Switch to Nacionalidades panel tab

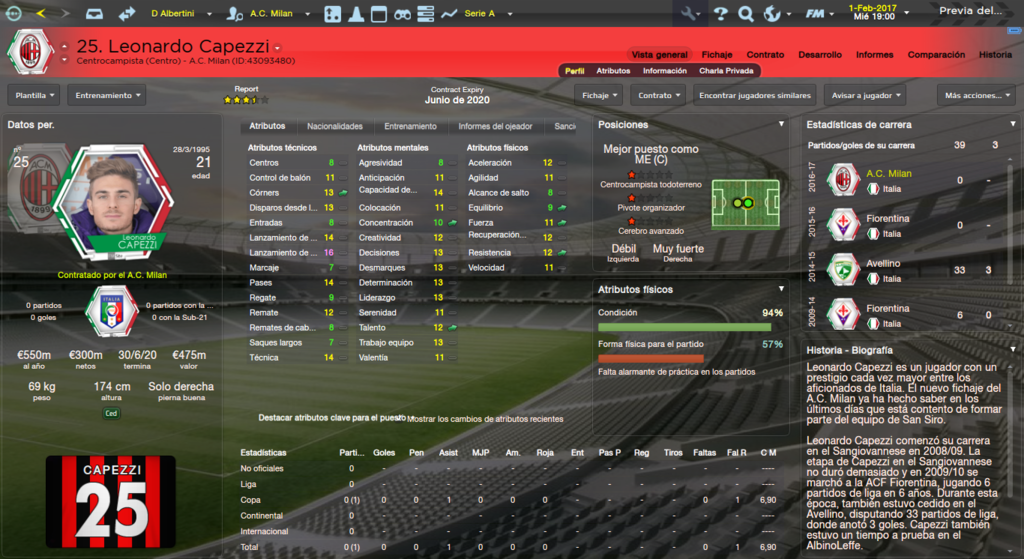click(334, 127)
